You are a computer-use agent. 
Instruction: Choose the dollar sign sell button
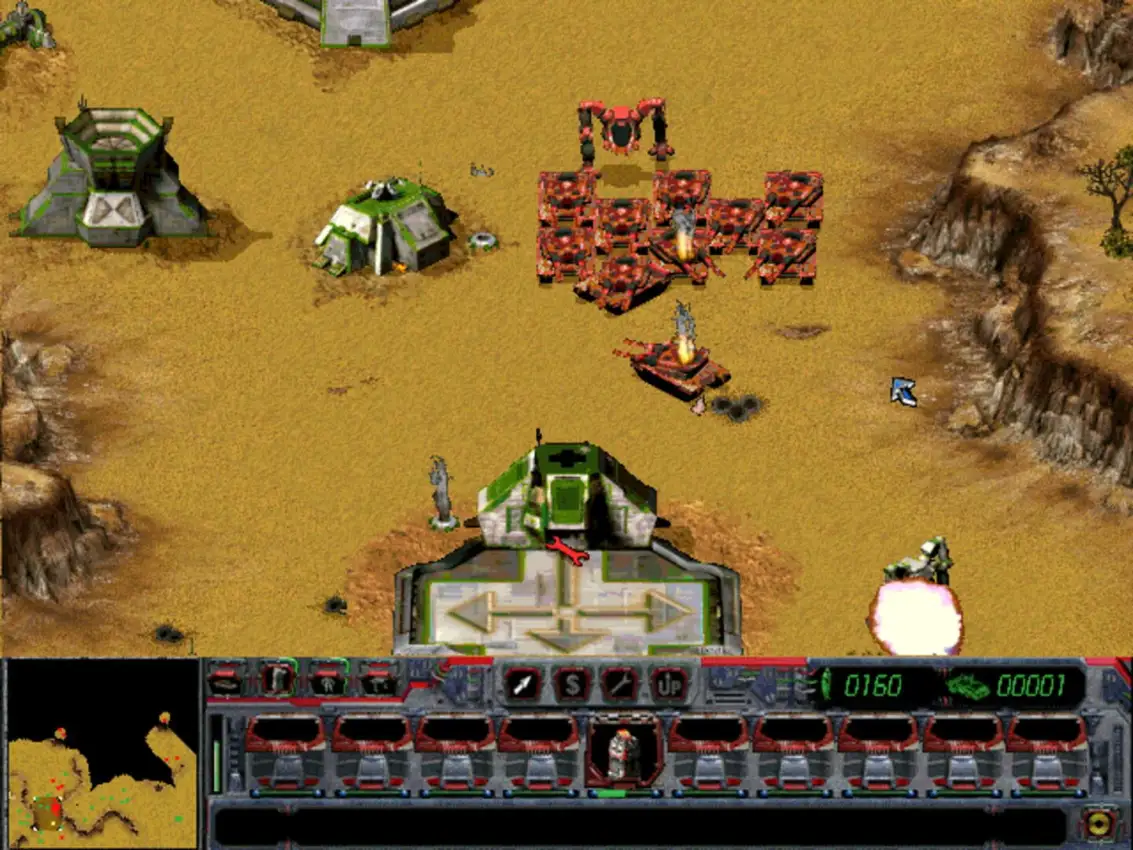click(572, 683)
